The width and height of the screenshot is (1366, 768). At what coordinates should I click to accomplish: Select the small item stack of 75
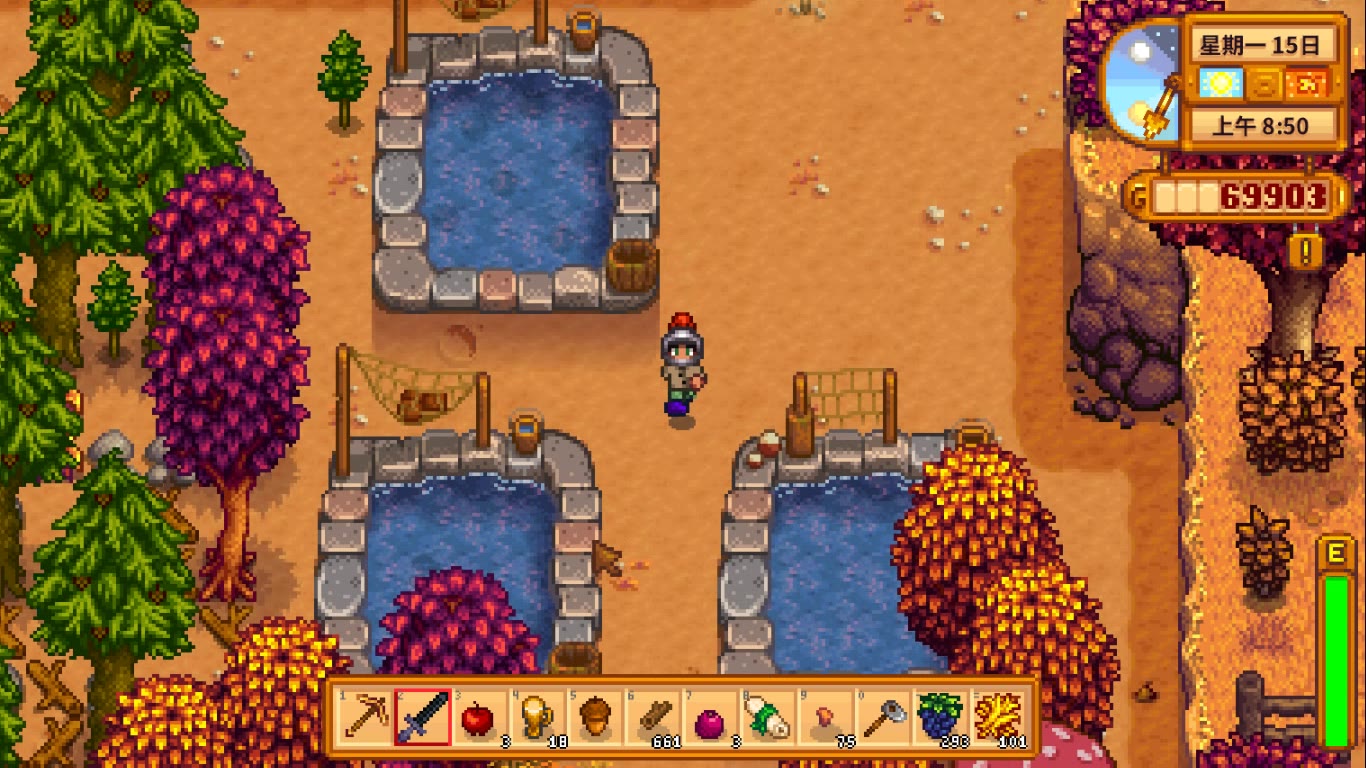pyautogui.click(x=826, y=716)
